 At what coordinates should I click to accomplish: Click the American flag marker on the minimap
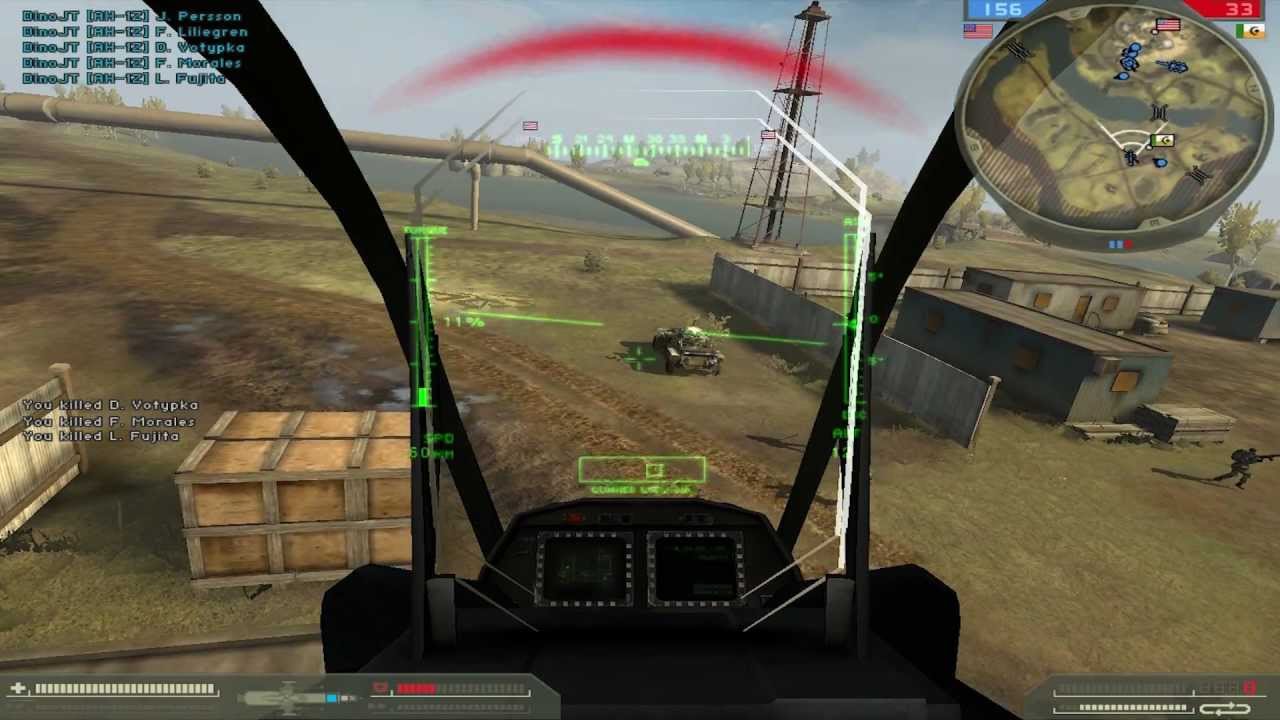coord(1168,25)
